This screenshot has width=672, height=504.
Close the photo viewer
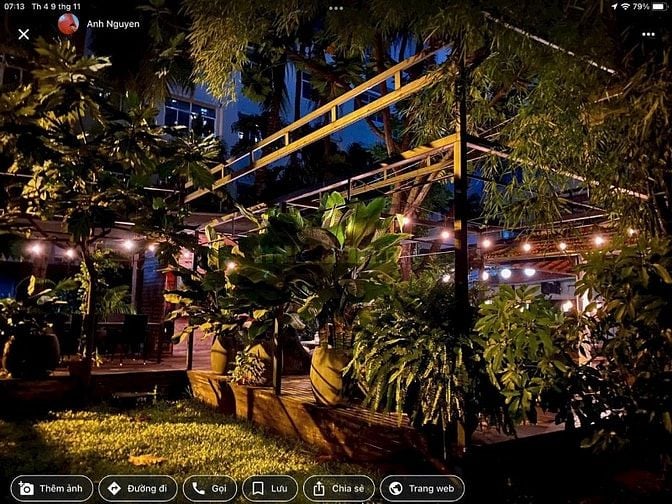[24, 34]
